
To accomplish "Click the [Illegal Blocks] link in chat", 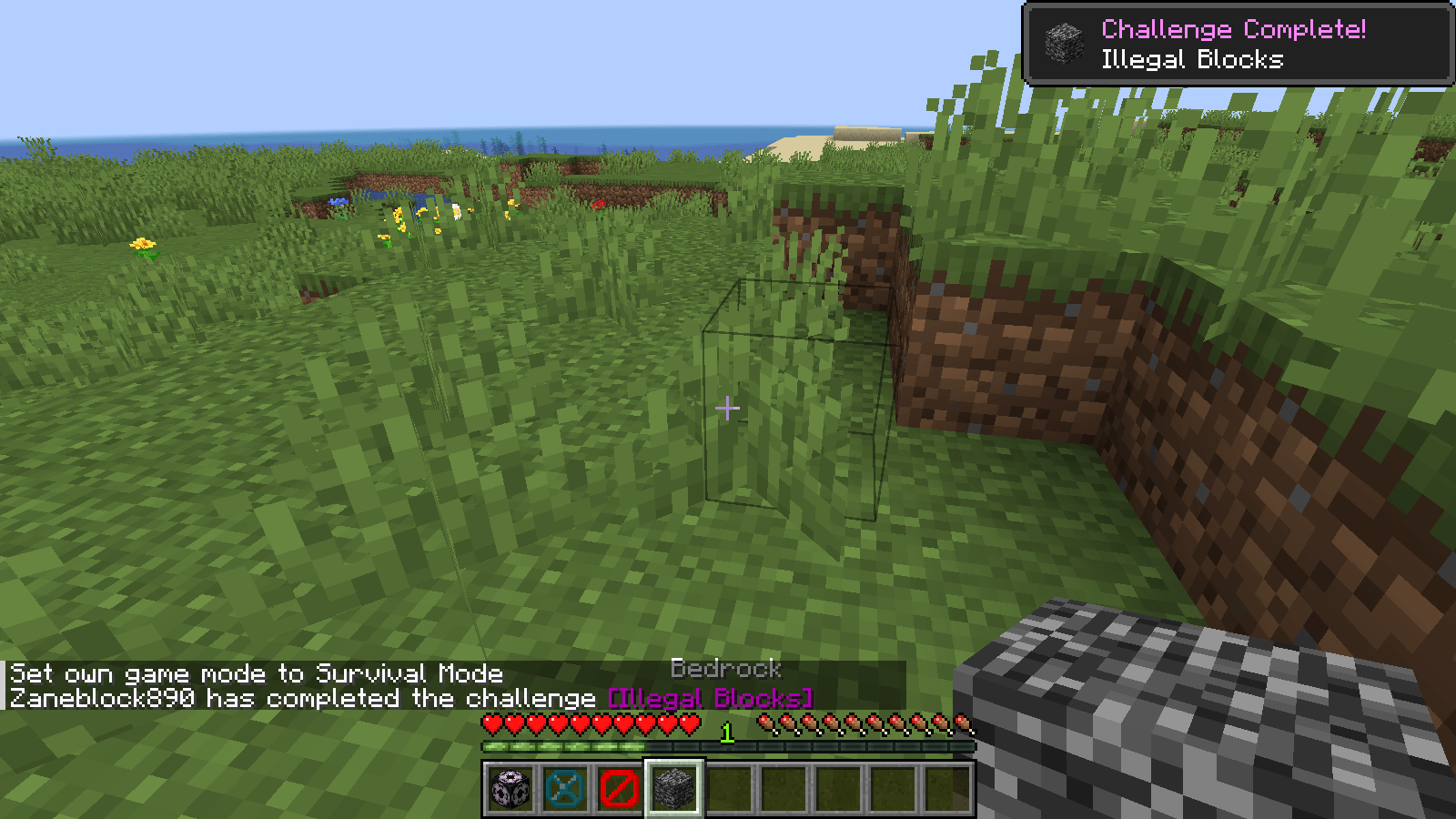I will [709, 697].
